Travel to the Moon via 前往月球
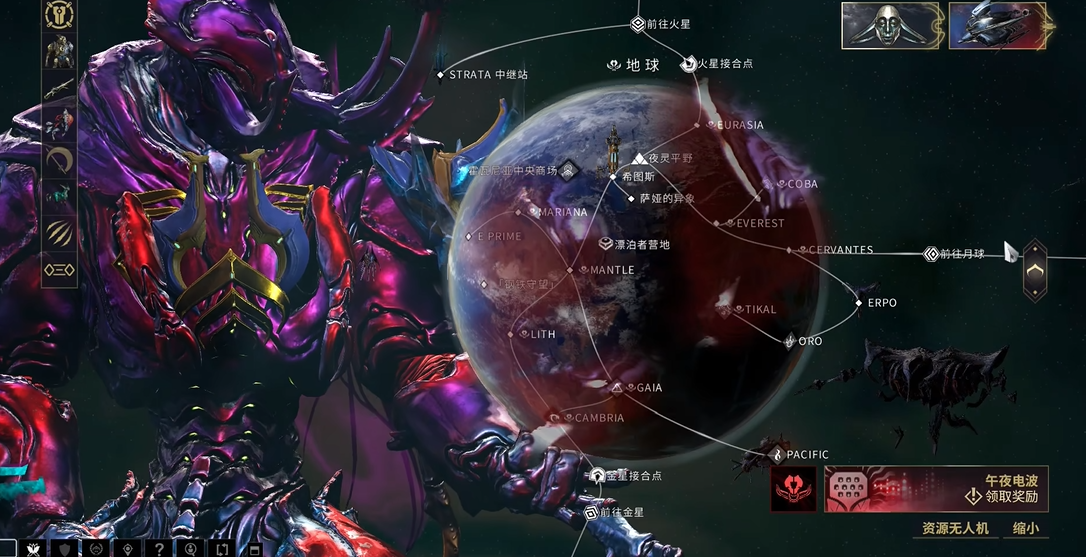 (x=931, y=254)
